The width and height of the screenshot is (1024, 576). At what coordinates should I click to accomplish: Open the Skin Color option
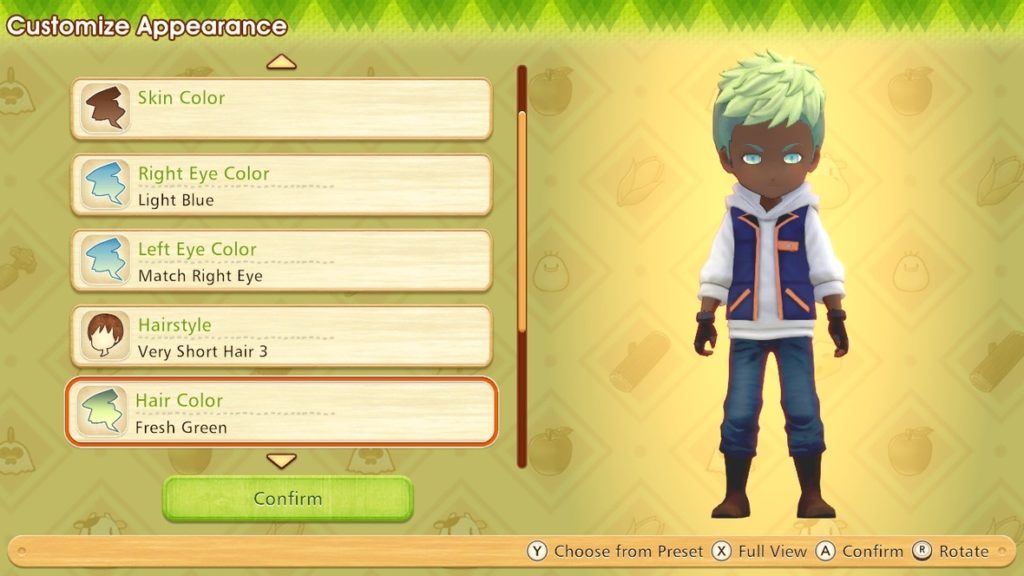[x=281, y=109]
